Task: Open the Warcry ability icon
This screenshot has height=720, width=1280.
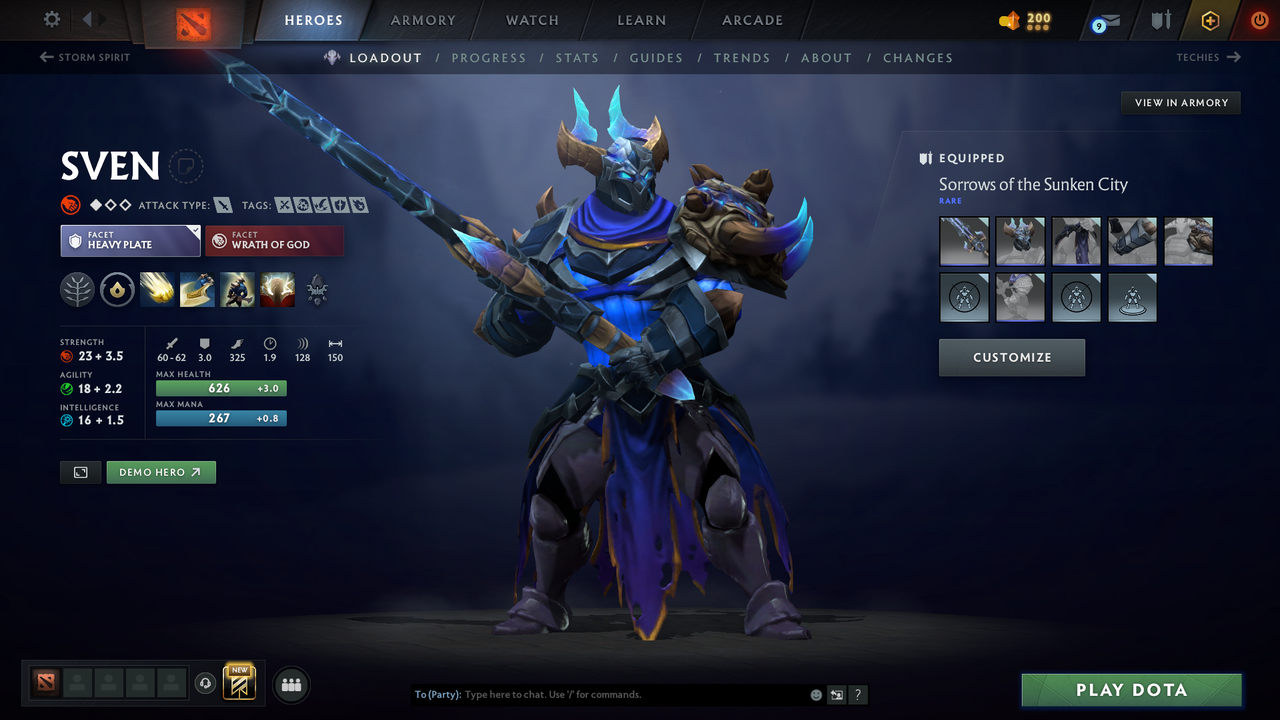Action: 237,290
